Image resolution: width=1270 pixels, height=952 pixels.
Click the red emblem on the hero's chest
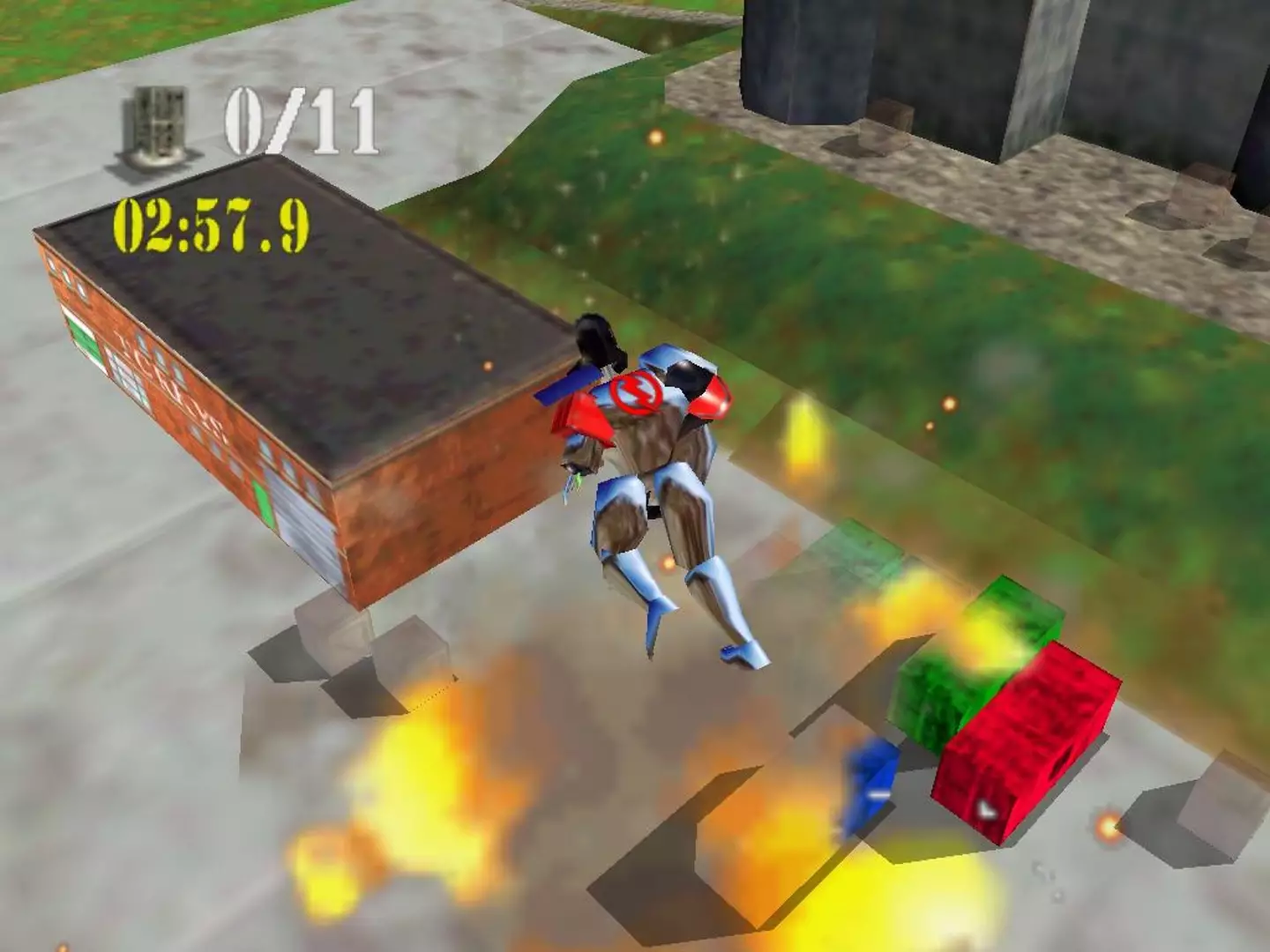pyautogui.click(x=637, y=393)
